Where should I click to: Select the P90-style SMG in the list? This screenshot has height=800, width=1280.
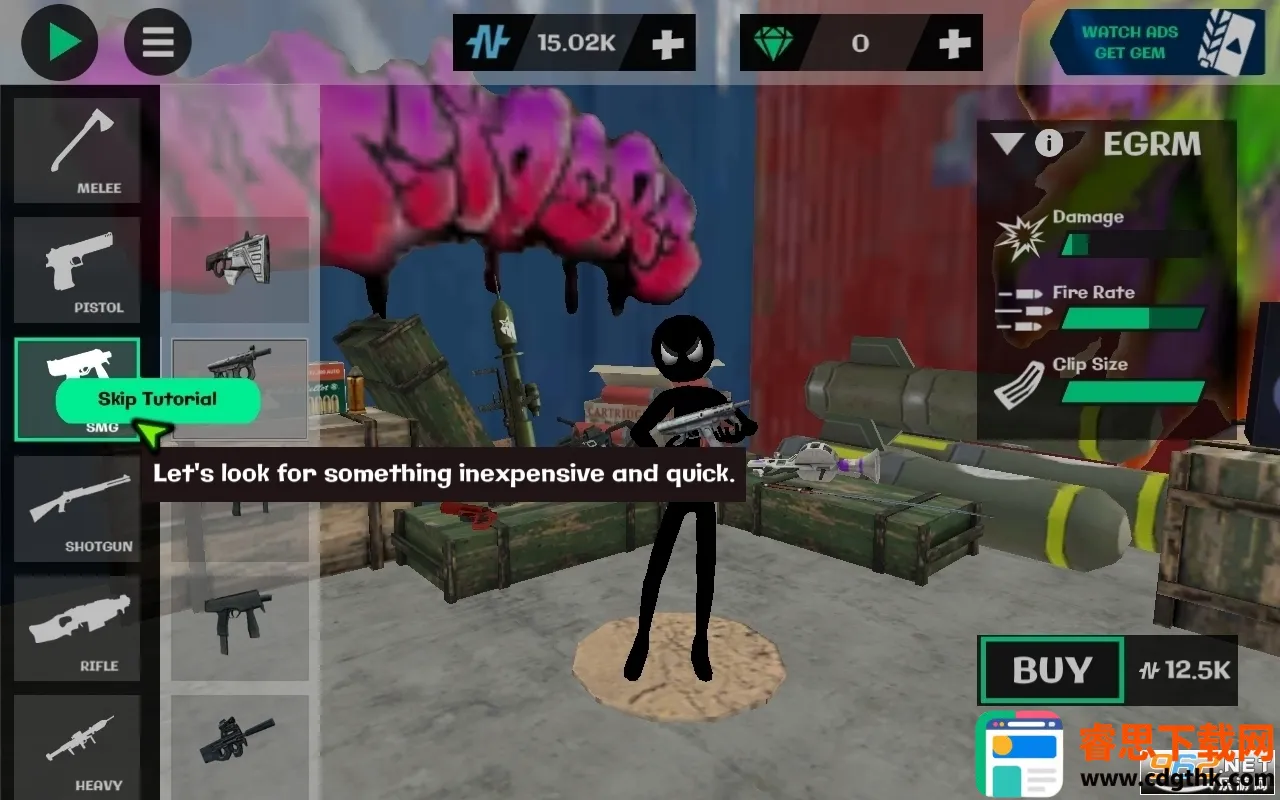(x=240, y=738)
